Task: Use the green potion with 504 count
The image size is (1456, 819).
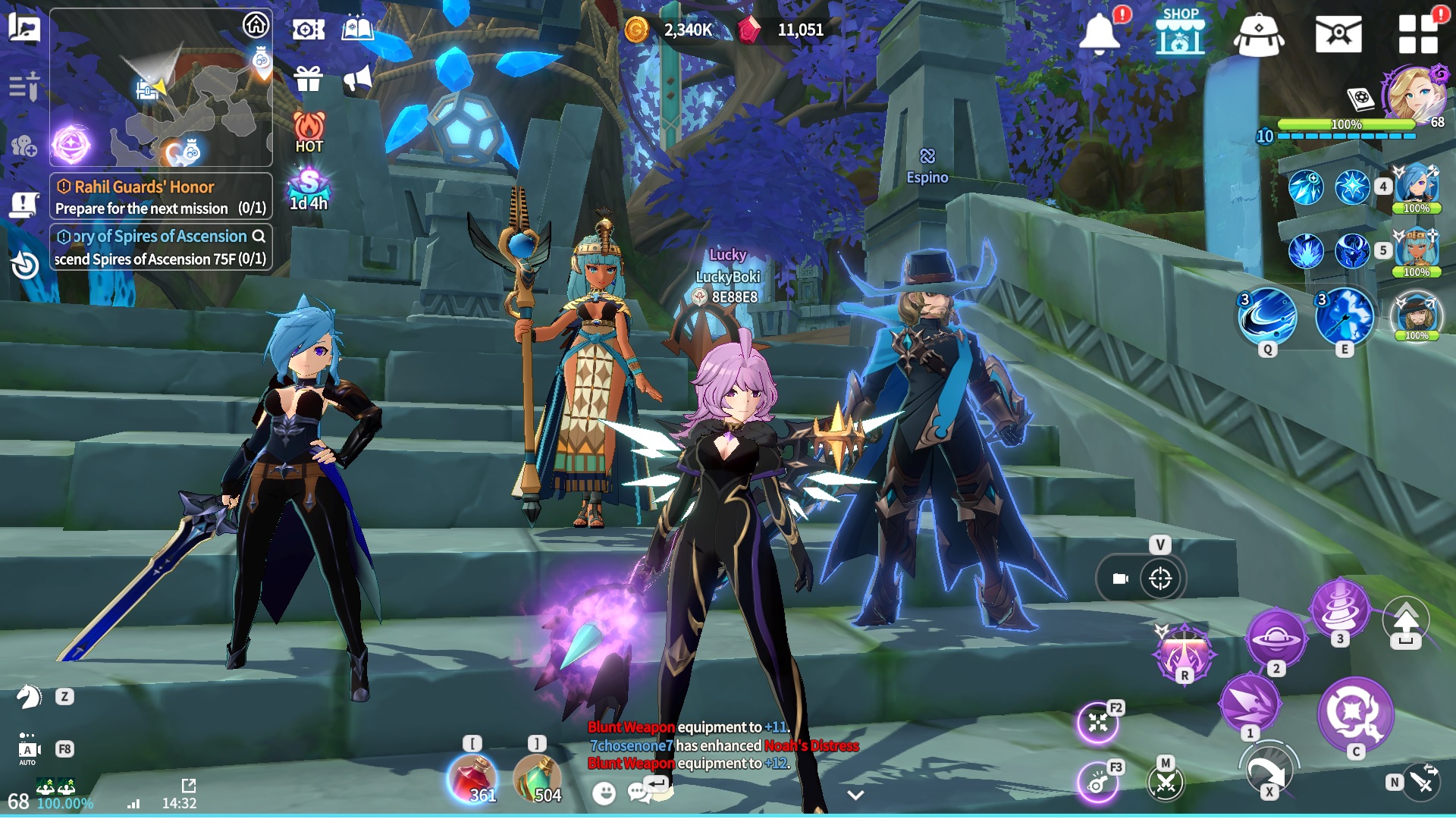Action: [x=537, y=778]
